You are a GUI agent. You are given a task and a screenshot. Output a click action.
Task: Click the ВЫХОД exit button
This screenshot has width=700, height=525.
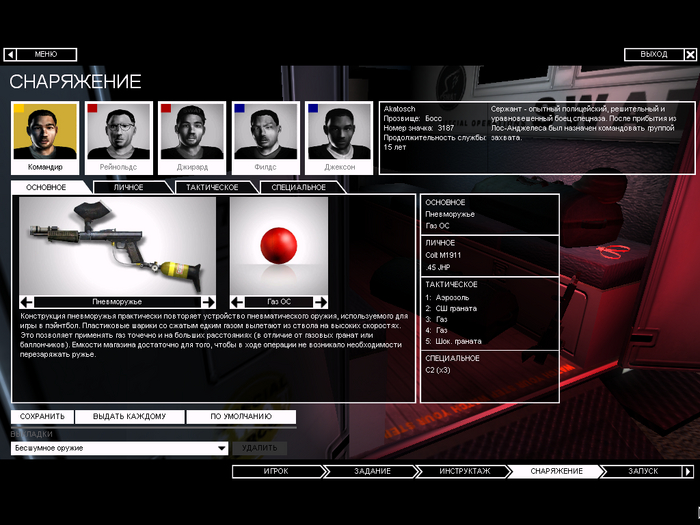click(653, 54)
